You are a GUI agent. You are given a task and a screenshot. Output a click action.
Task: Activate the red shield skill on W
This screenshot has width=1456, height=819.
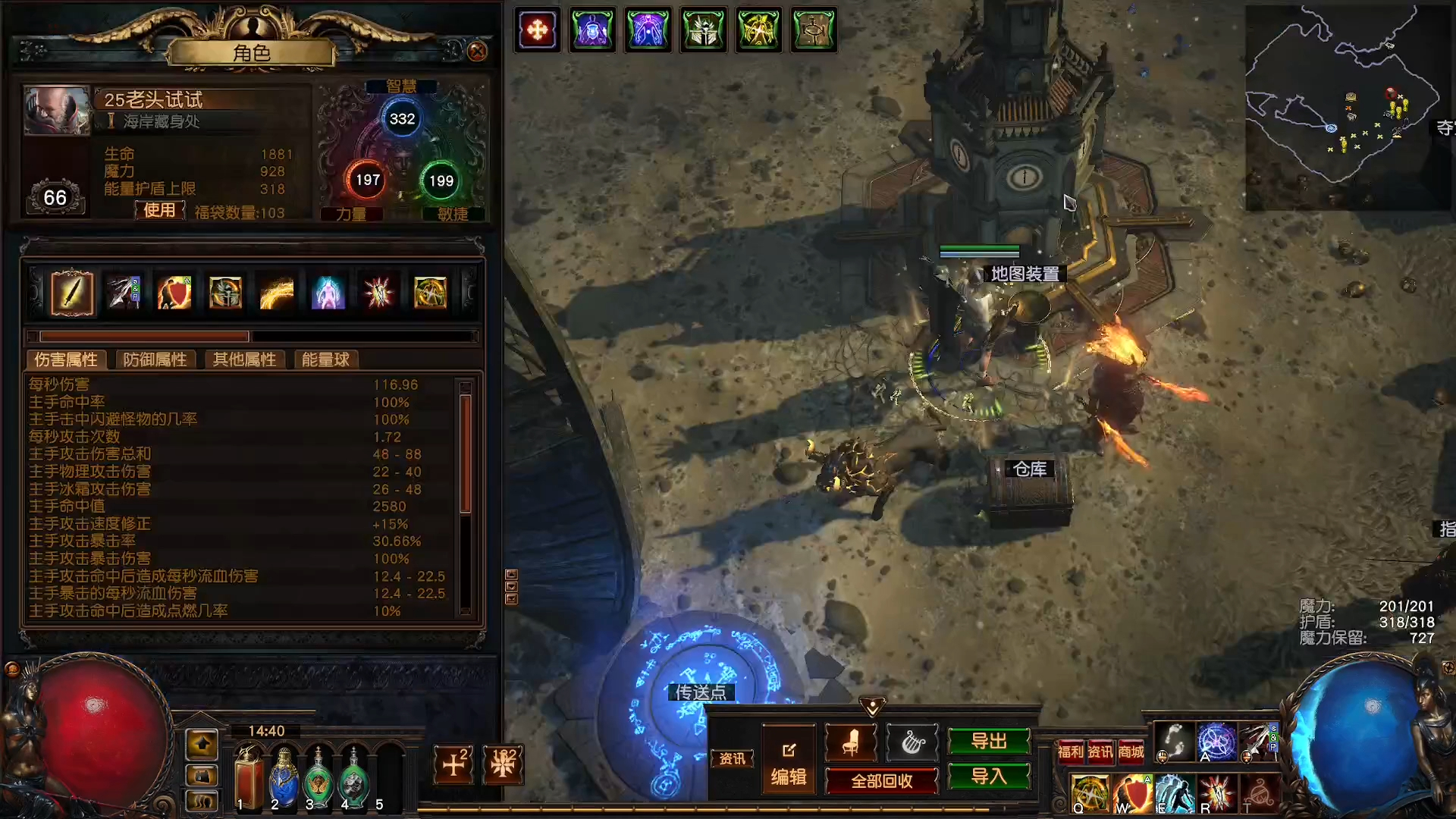[x=1132, y=792]
